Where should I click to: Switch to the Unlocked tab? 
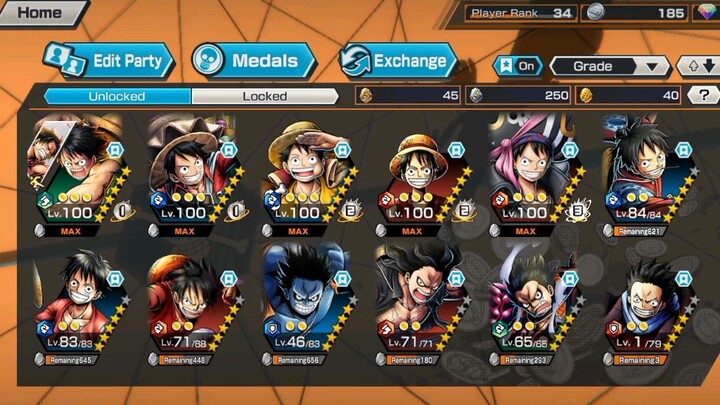[x=116, y=96]
